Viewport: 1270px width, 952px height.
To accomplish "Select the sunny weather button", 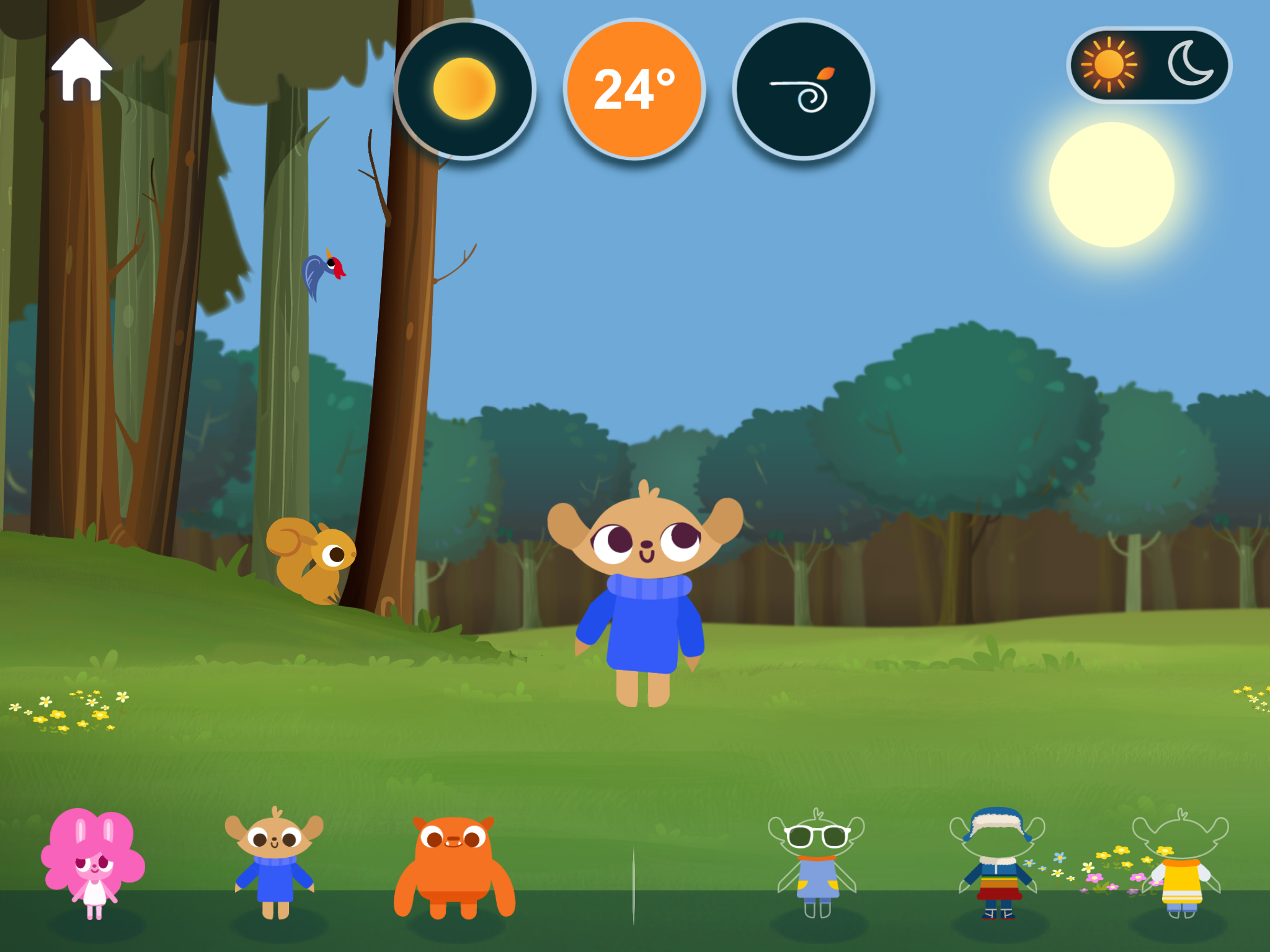I will (x=464, y=89).
